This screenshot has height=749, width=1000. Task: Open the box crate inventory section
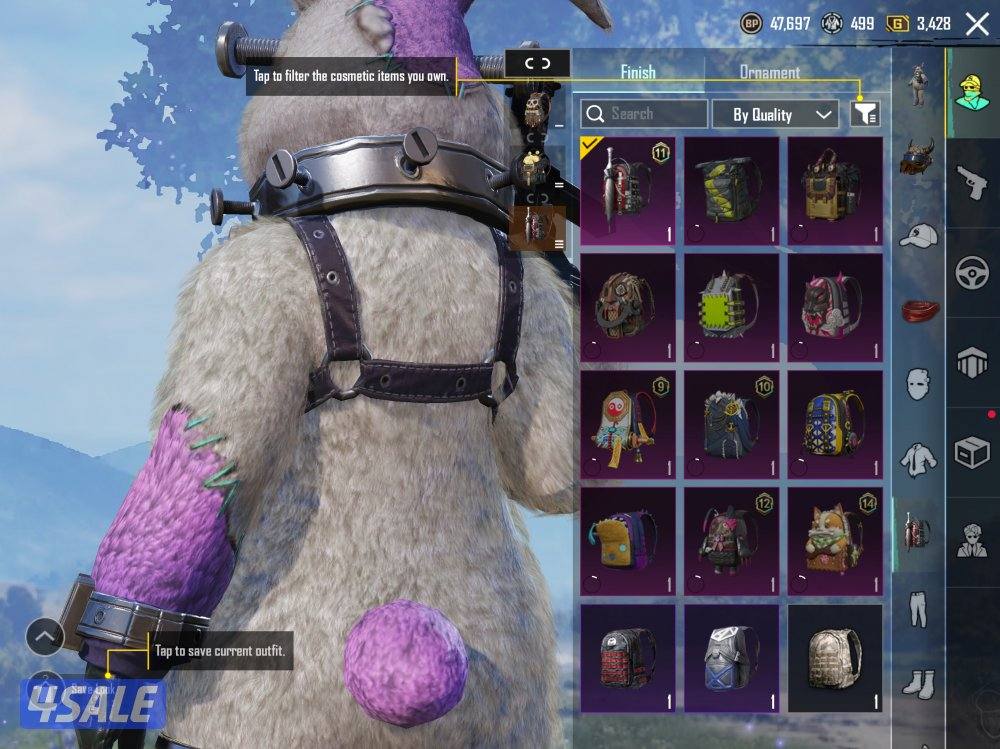972,453
